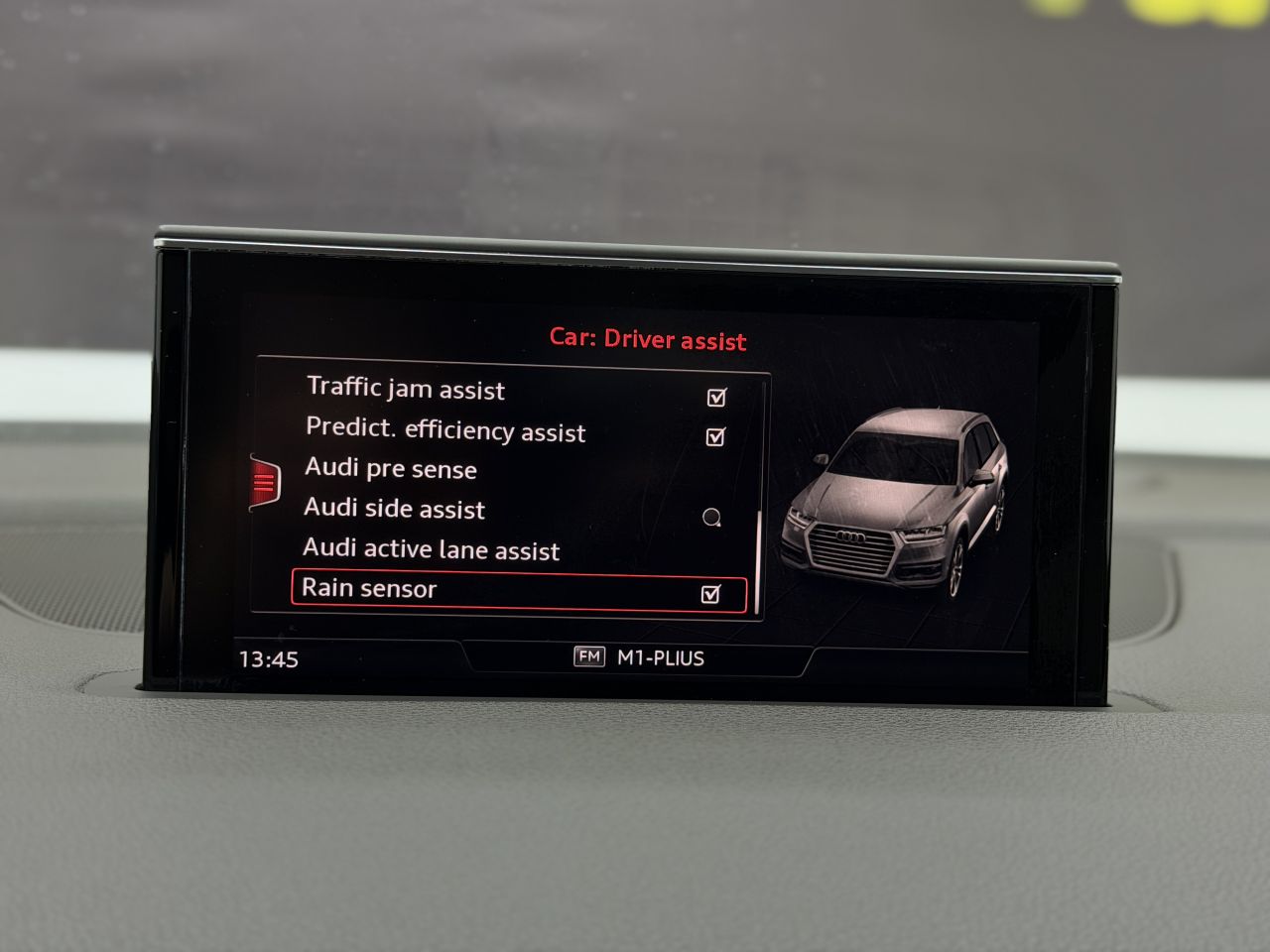Click the driver assist list scrollbar
This screenshot has height=952, width=1270.
[x=759, y=561]
